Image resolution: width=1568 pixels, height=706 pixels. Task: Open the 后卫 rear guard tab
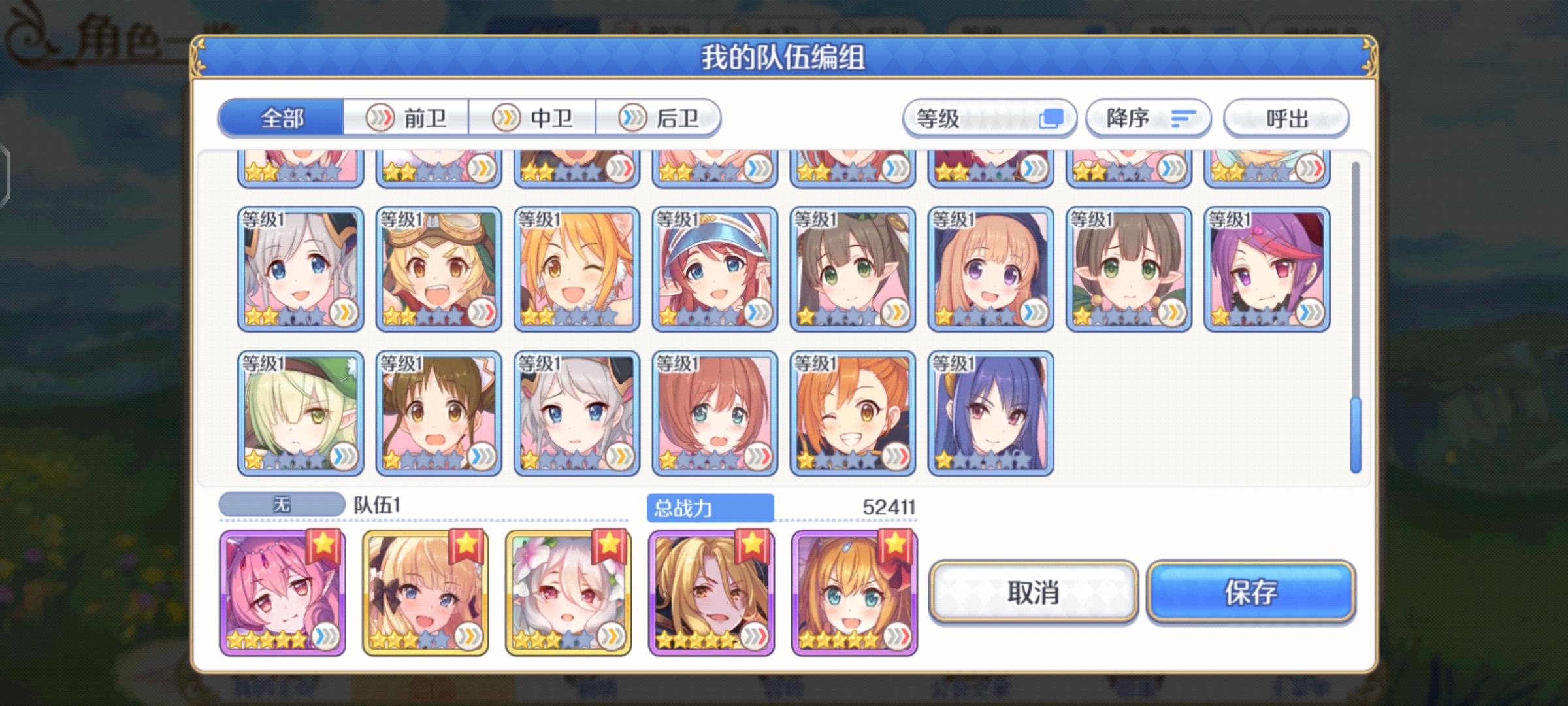[660, 118]
